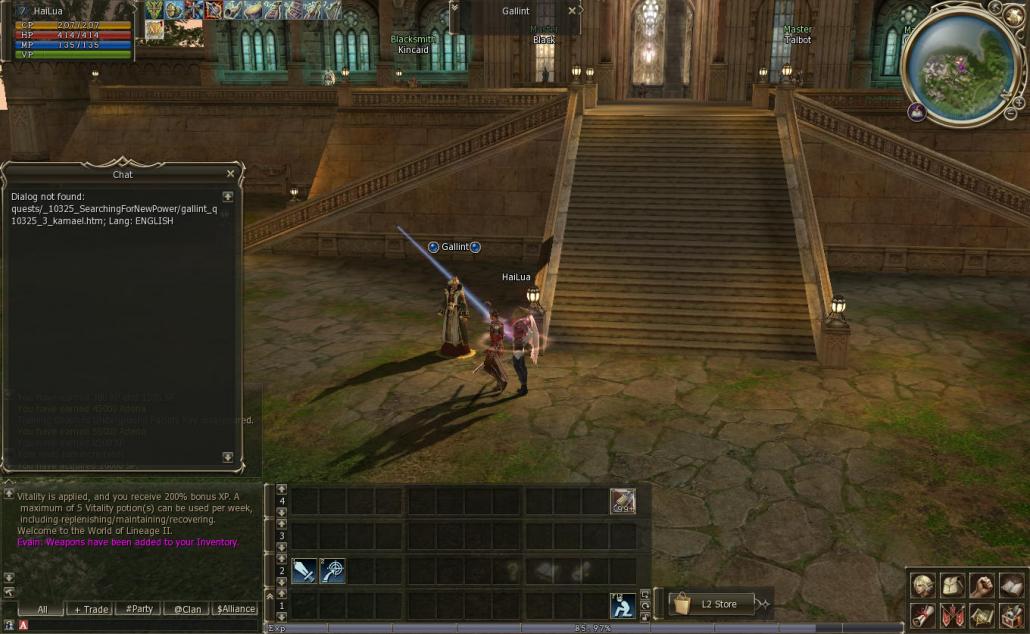
Task: Activate the crosshair target skill on the hotbar
Action: tap(332, 571)
